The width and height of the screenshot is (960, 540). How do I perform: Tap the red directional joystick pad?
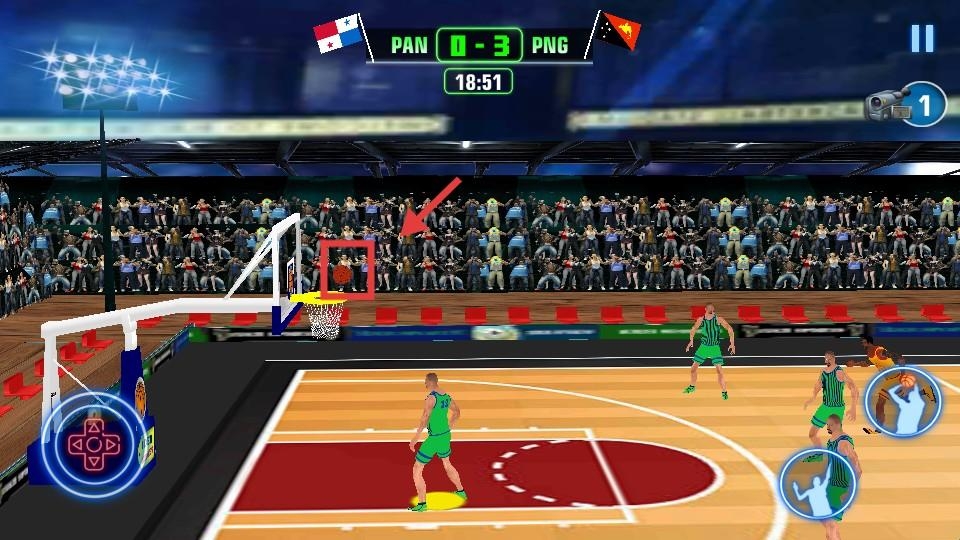[x=91, y=441]
